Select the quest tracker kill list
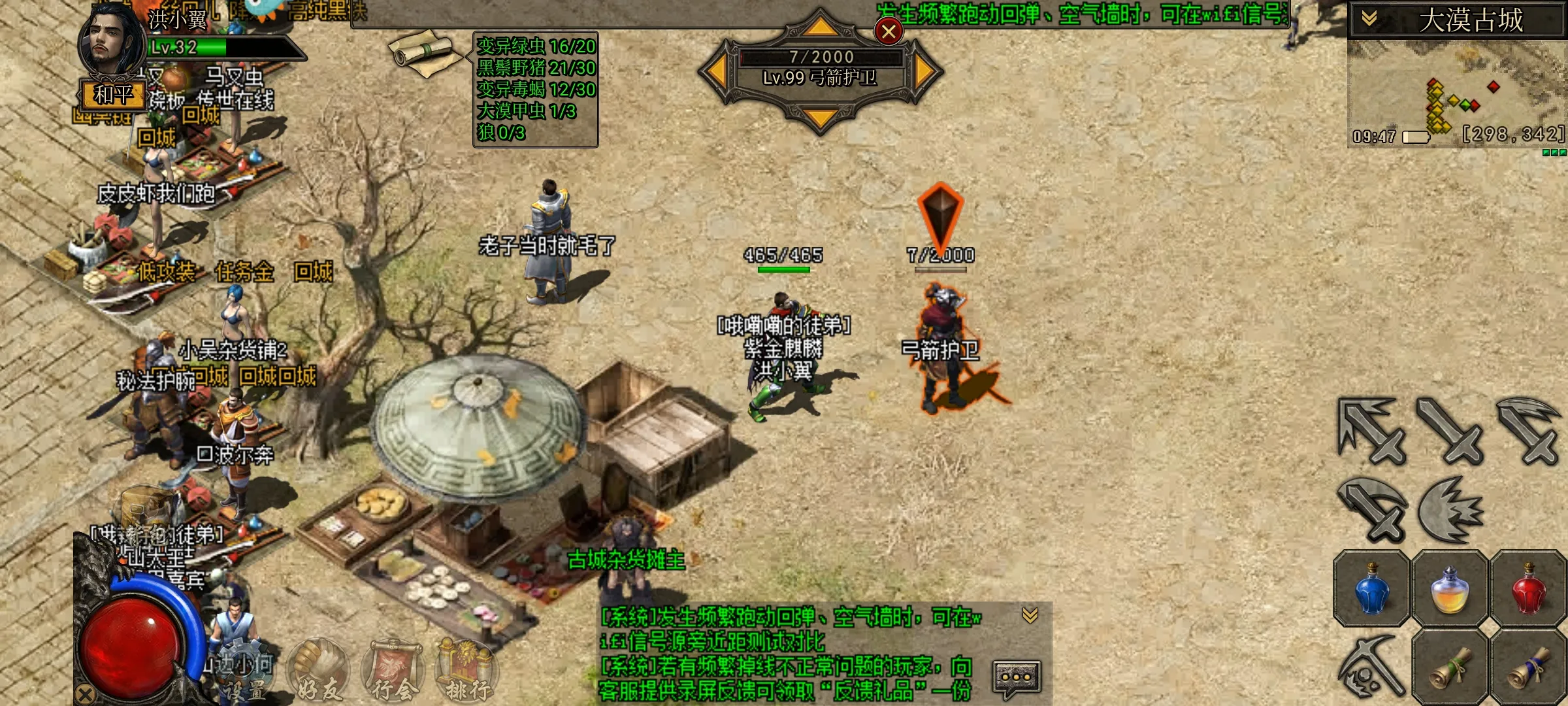The width and height of the screenshot is (1568, 706). coord(536,90)
